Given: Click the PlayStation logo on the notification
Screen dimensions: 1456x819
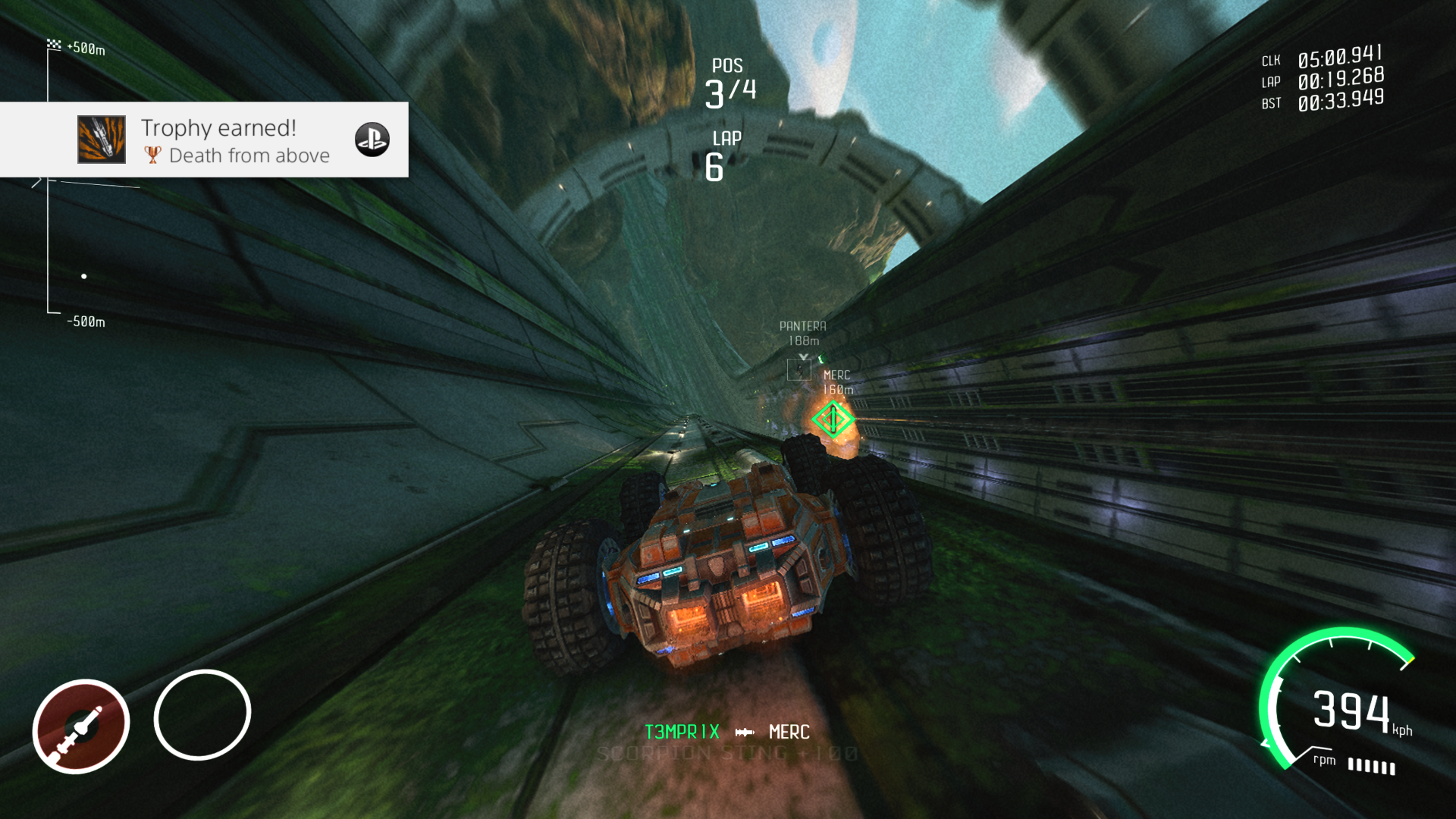Looking at the screenshot, I should 372,140.
